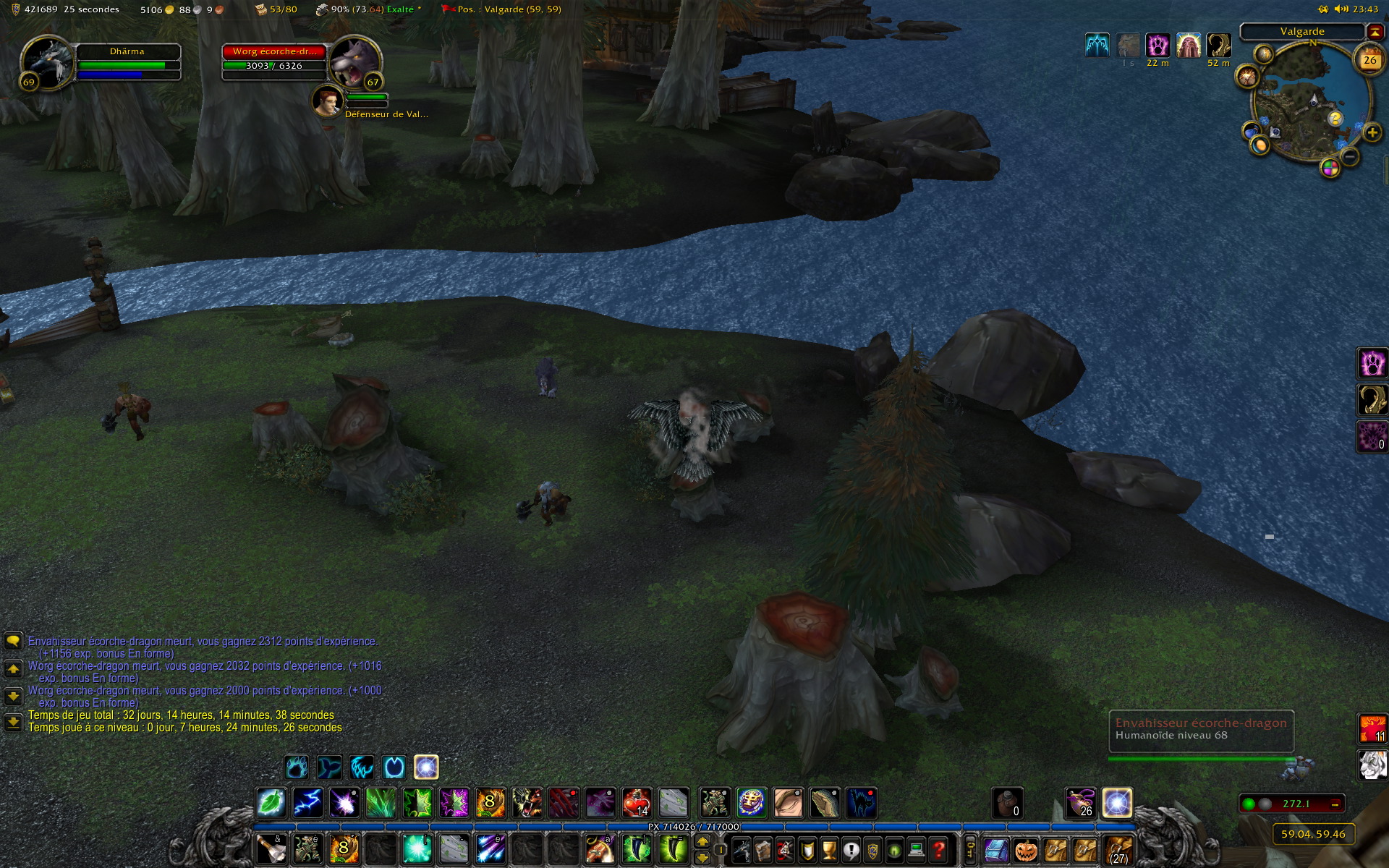The width and height of the screenshot is (1389, 868).
Task: Use the purple pouch item with 26 count
Action: [1081, 803]
